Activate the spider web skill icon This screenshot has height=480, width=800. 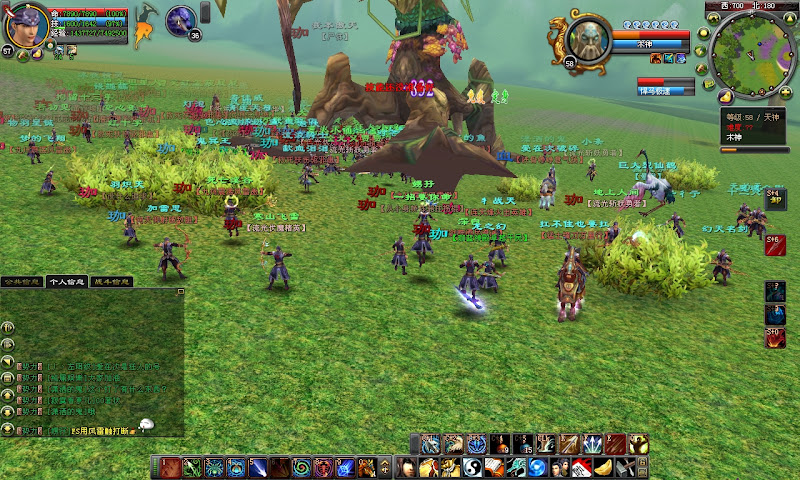pyautogui.click(x=213, y=467)
